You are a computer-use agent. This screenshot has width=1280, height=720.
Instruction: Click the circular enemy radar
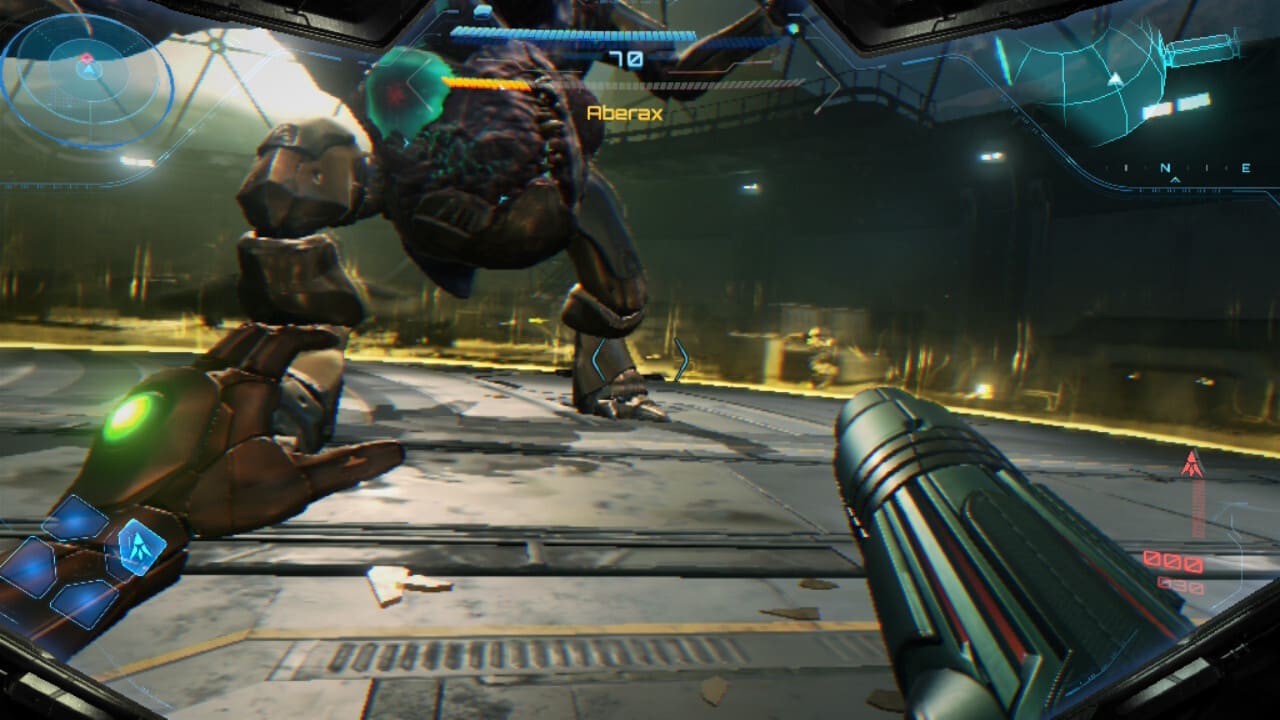(87, 75)
